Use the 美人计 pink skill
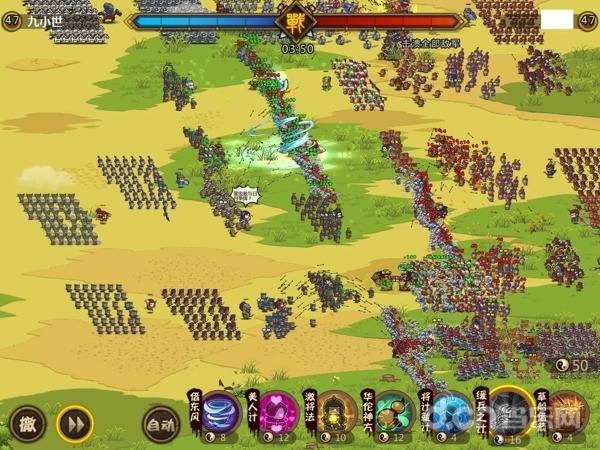Viewport: 600px width, 450px height. point(277,412)
